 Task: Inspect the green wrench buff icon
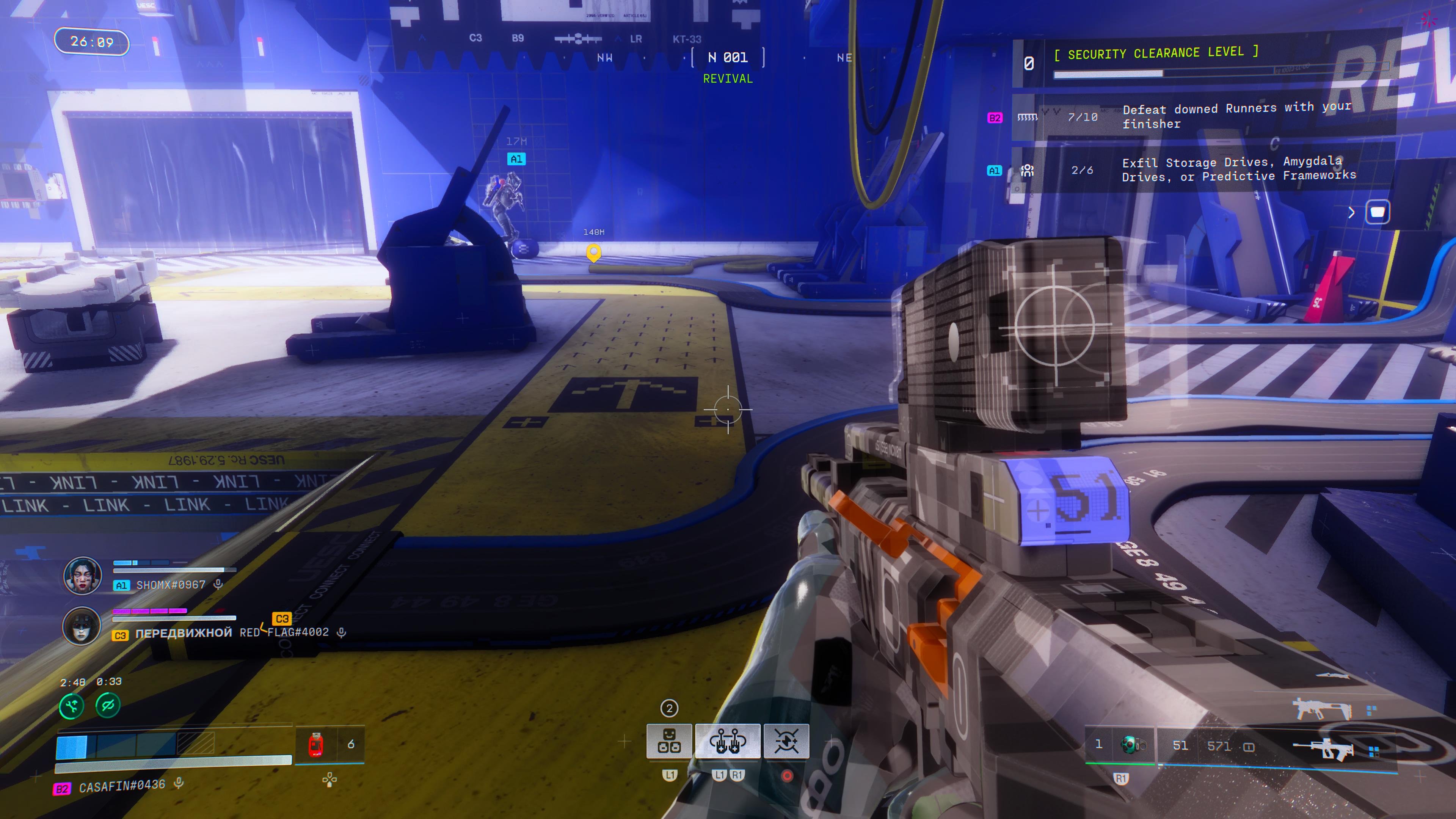[72, 705]
